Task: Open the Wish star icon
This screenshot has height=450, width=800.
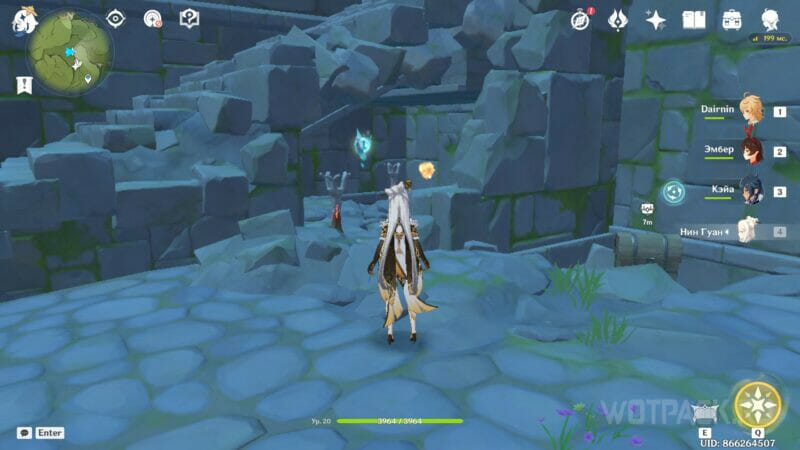Action: click(656, 20)
